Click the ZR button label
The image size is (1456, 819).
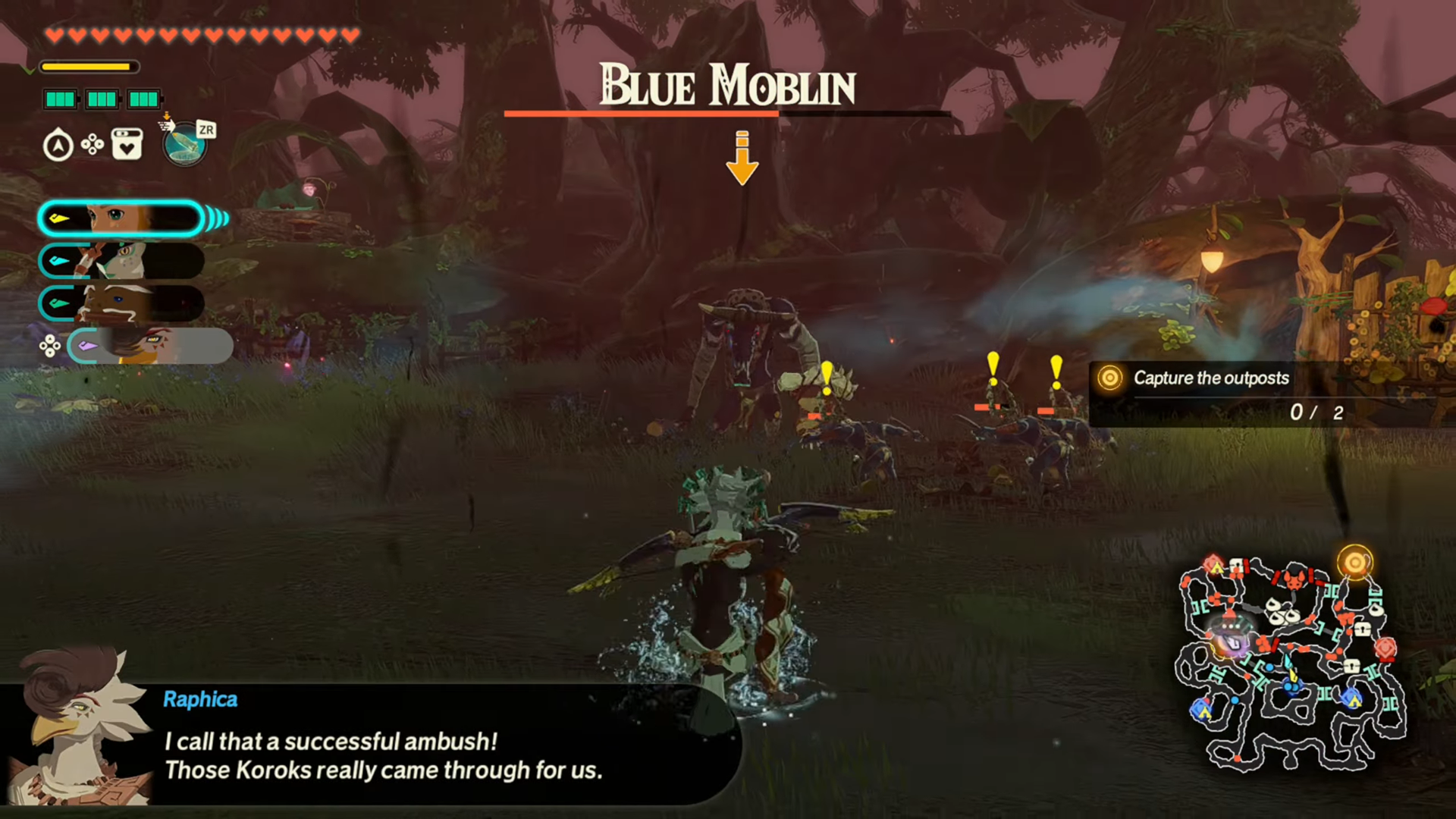(x=204, y=130)
